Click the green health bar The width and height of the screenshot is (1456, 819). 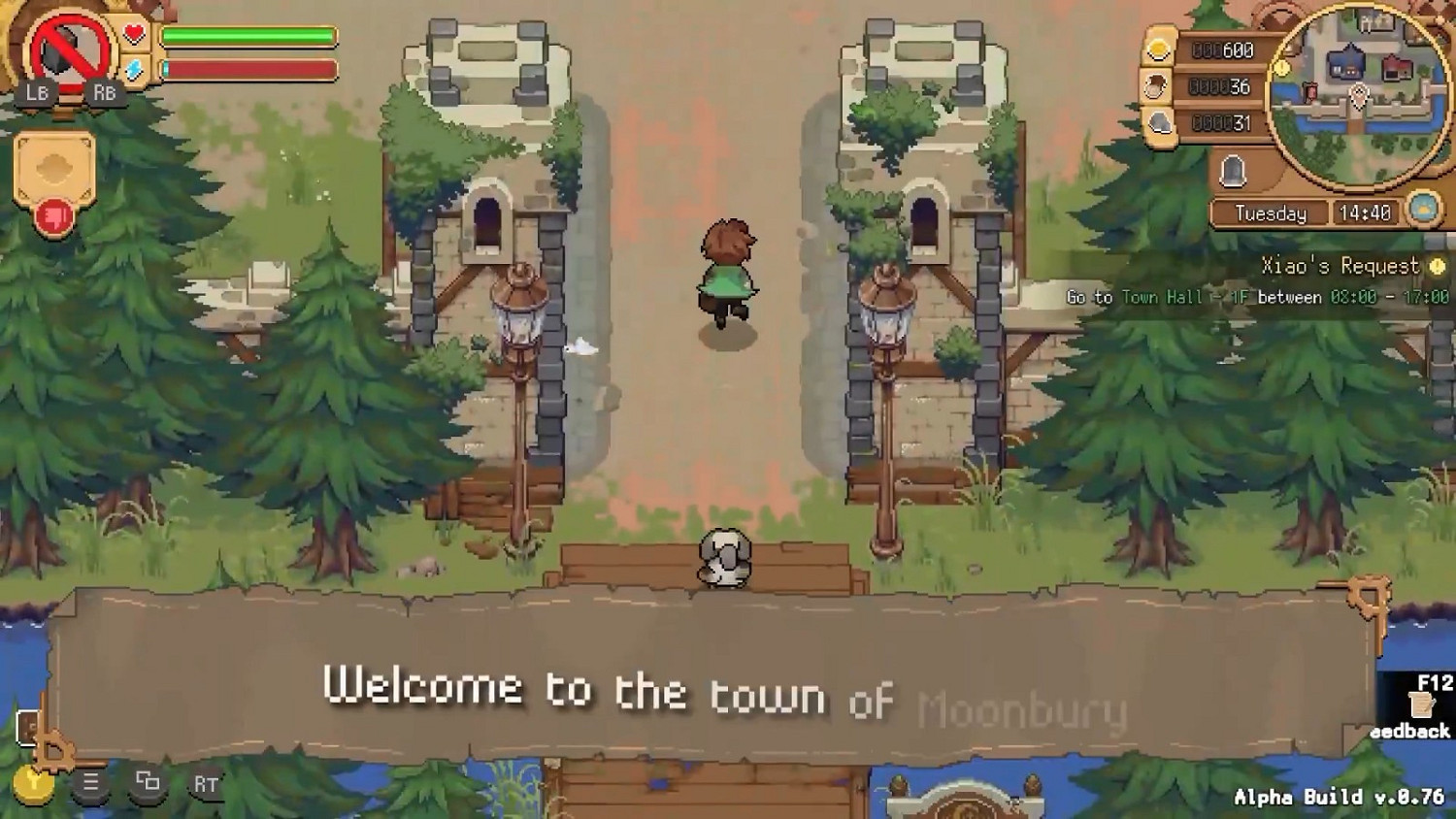[x=248, y=34]
